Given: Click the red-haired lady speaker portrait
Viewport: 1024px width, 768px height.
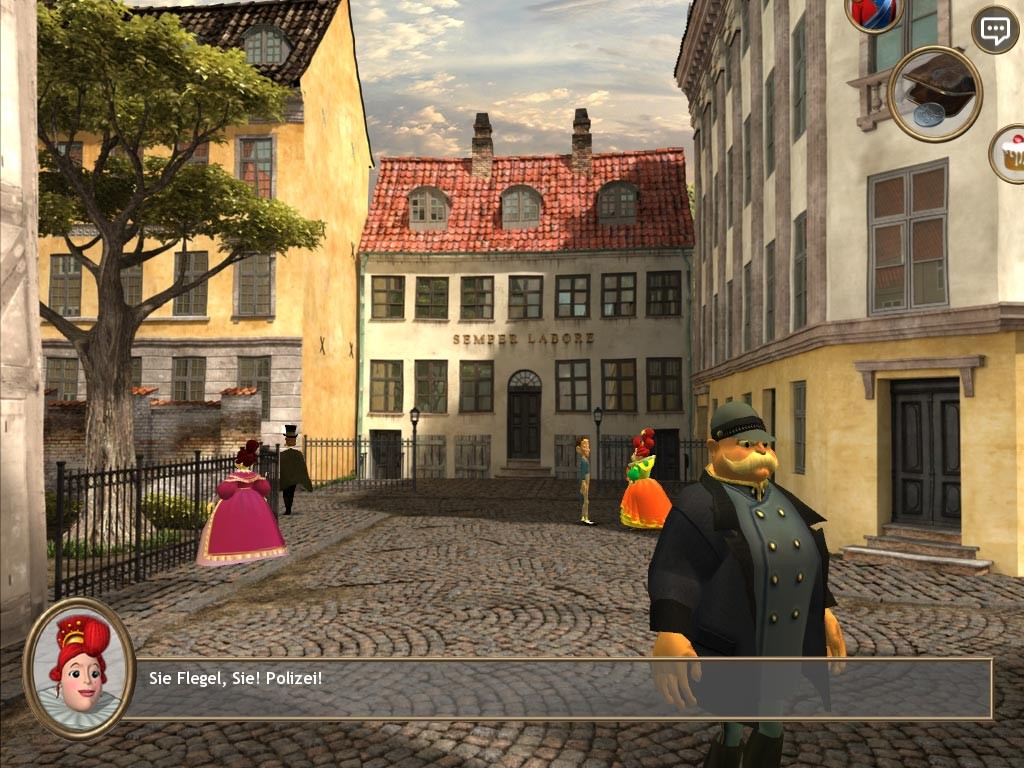Looking at the screenshot, I should point(79,667).
